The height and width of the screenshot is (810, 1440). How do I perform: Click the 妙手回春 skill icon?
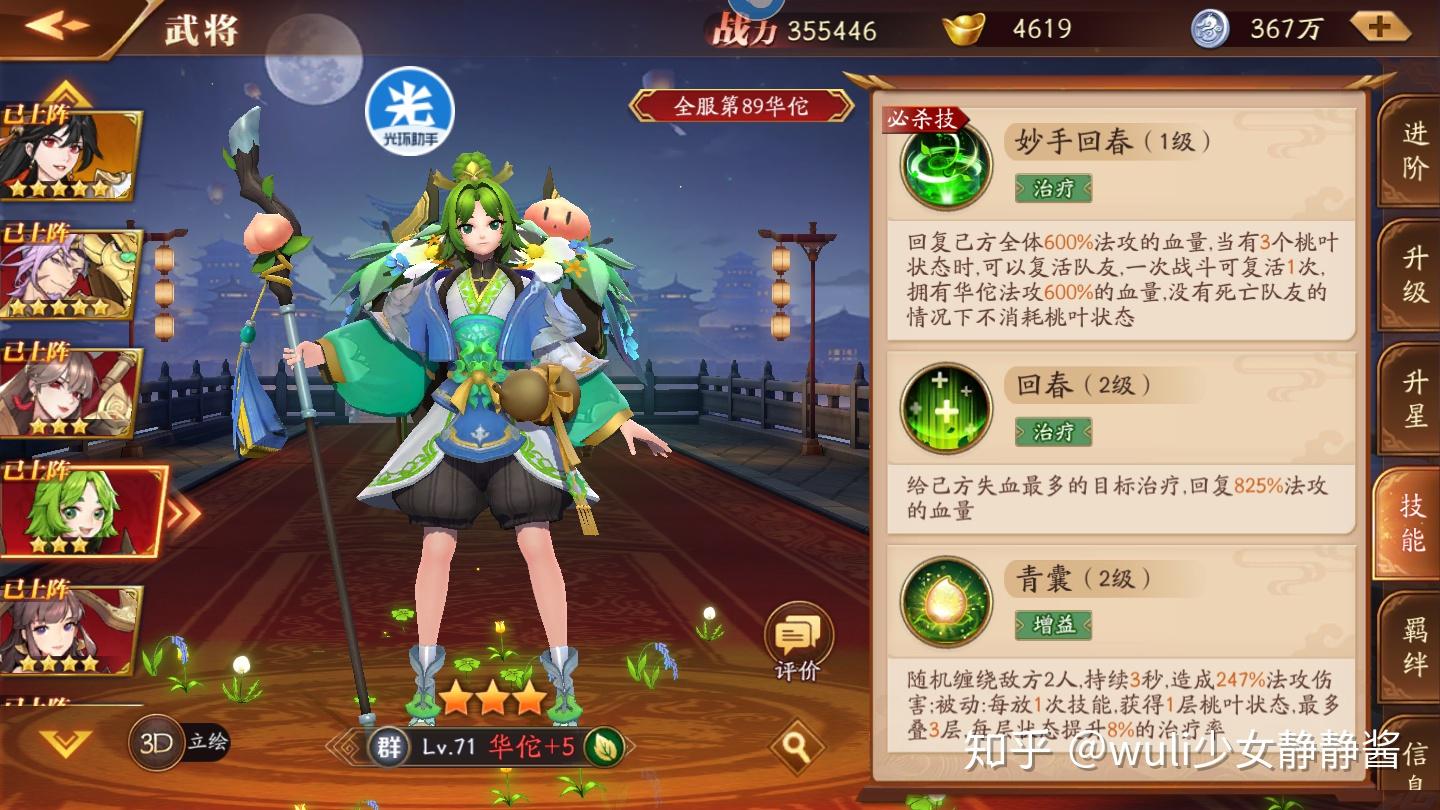(946, 163)
